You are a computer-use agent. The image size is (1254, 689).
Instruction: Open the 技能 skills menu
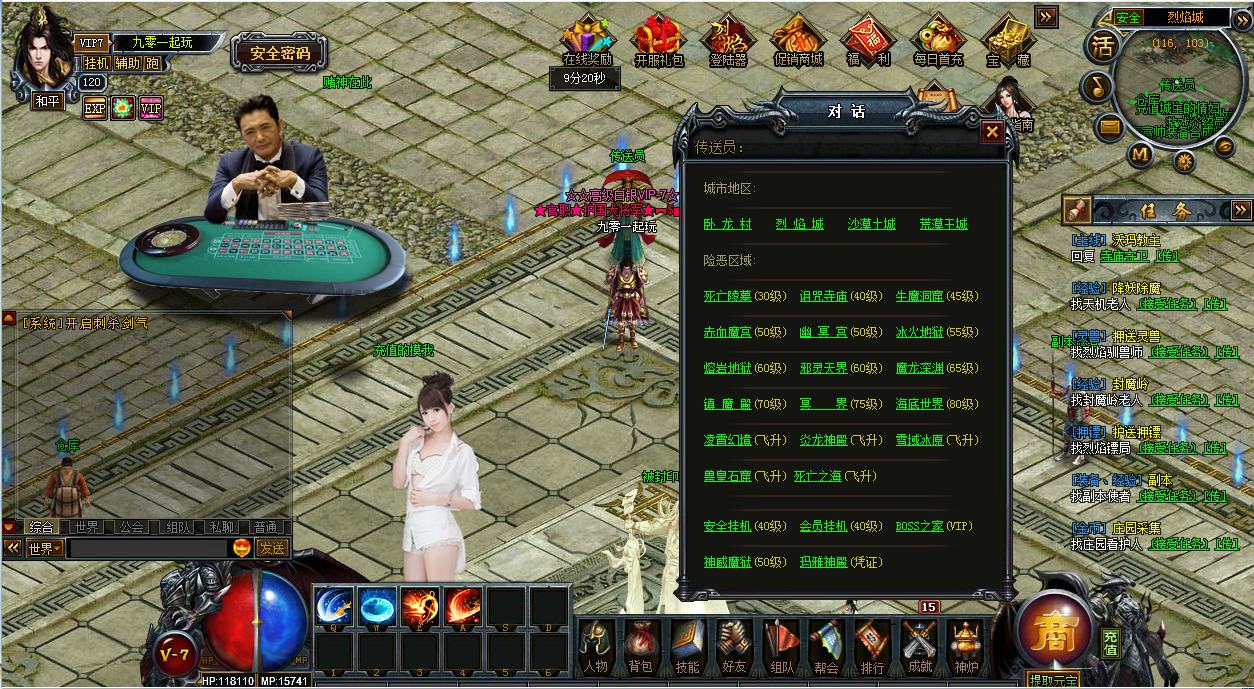click(x=687, y=645)
